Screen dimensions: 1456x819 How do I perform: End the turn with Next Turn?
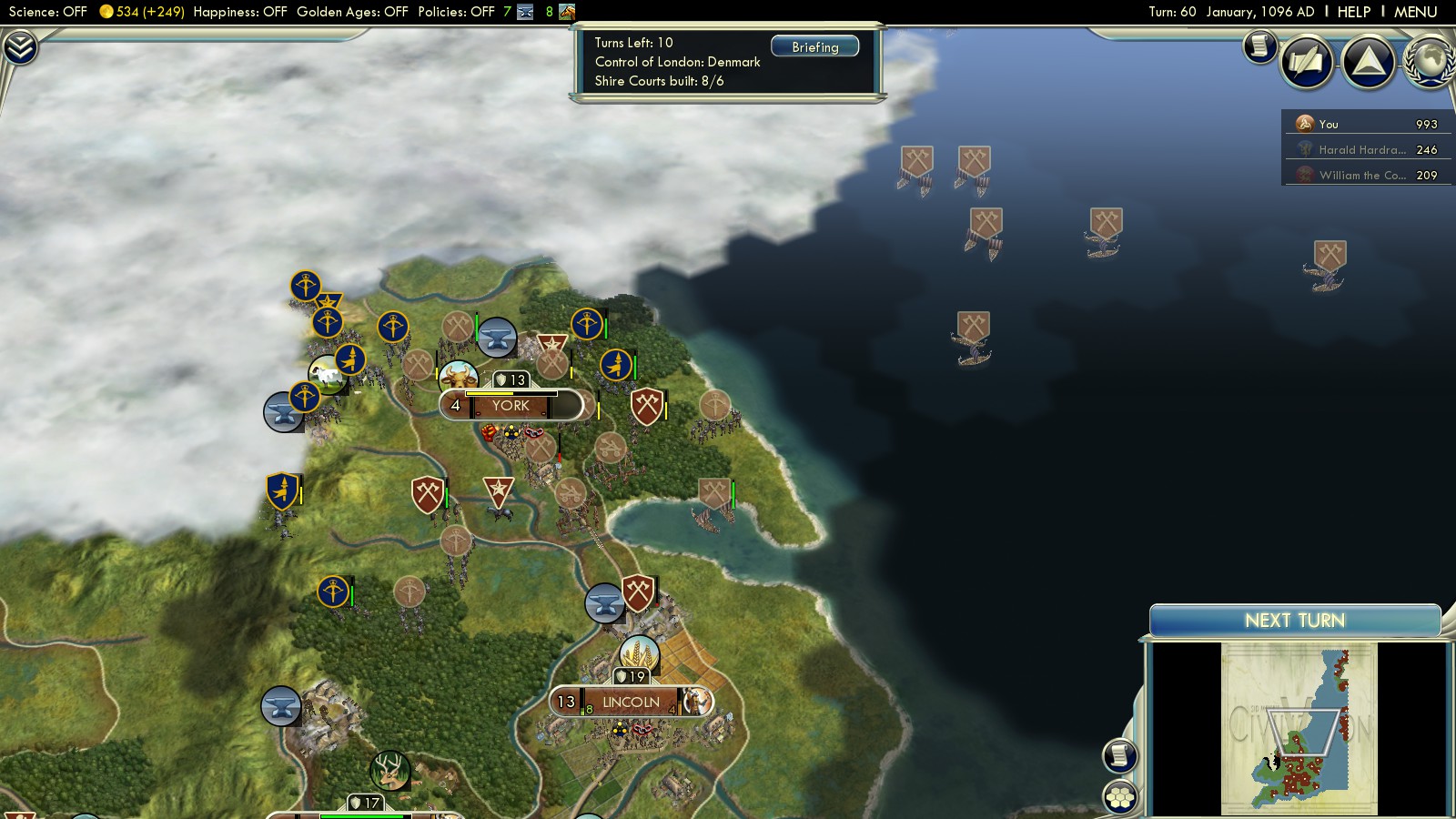(x=1294, y=621)
